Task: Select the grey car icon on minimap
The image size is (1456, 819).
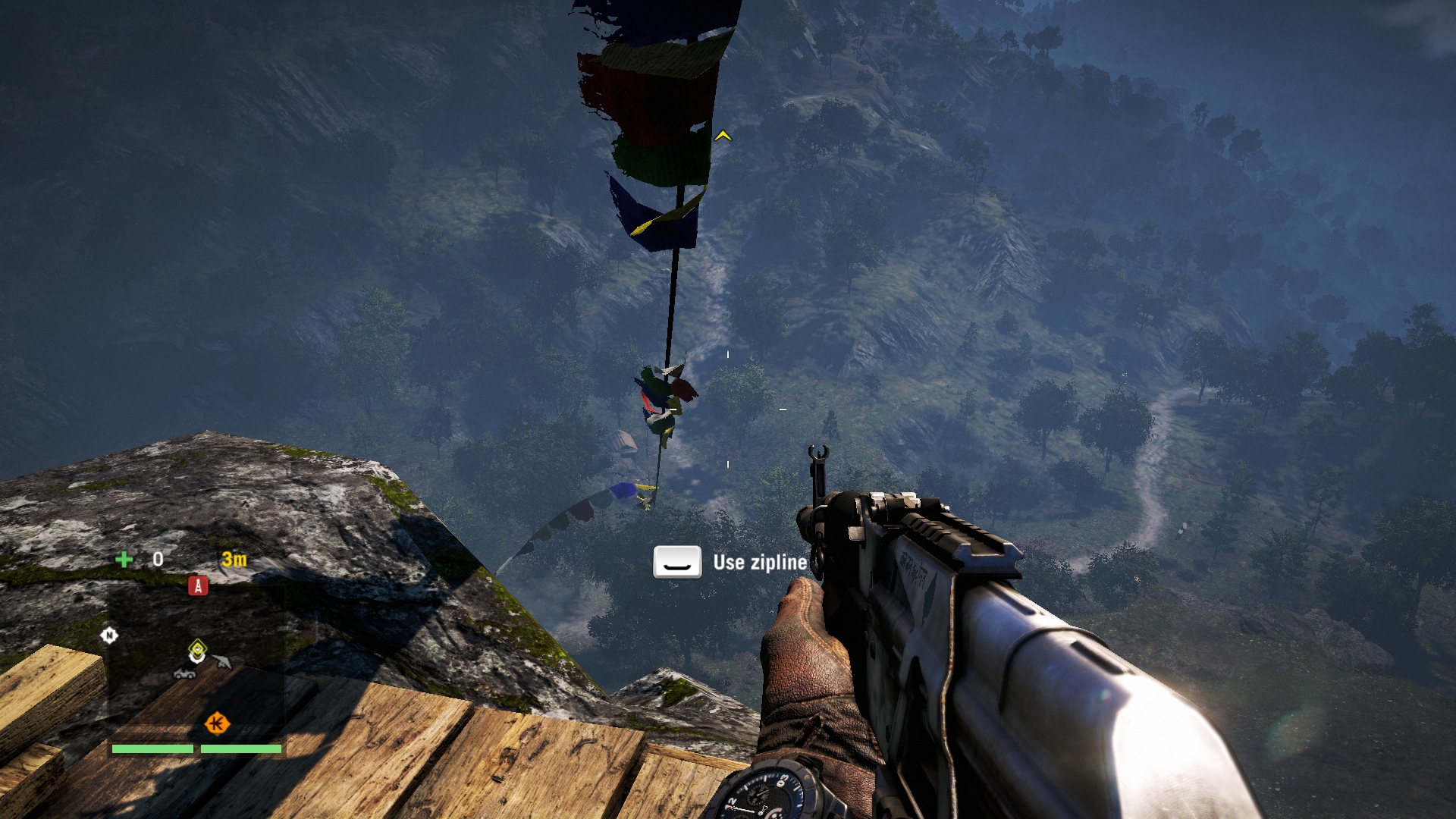Action: [184, 673]
